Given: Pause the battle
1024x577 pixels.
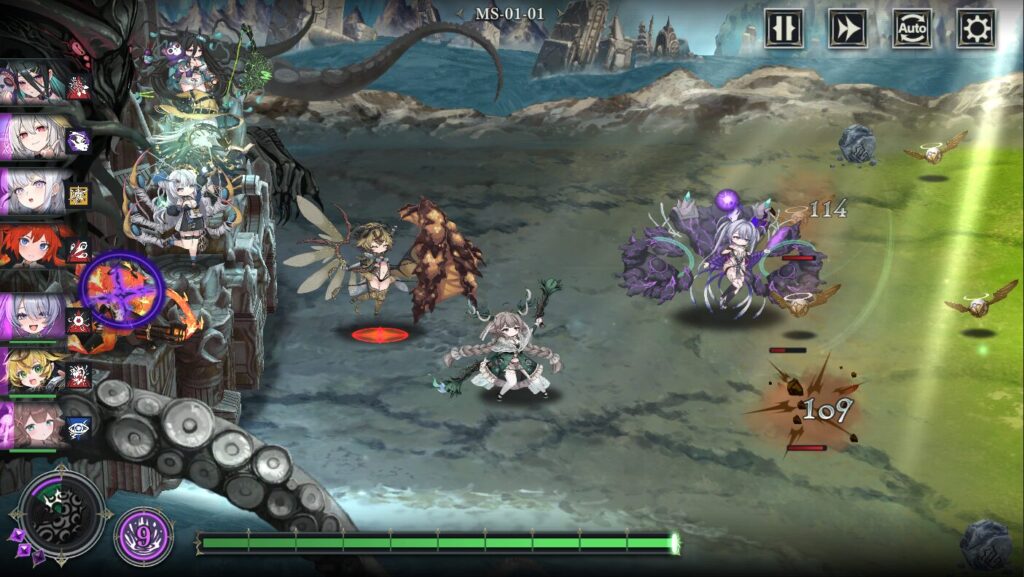Looking at the screenshot, I should click(x=784, y=29).
